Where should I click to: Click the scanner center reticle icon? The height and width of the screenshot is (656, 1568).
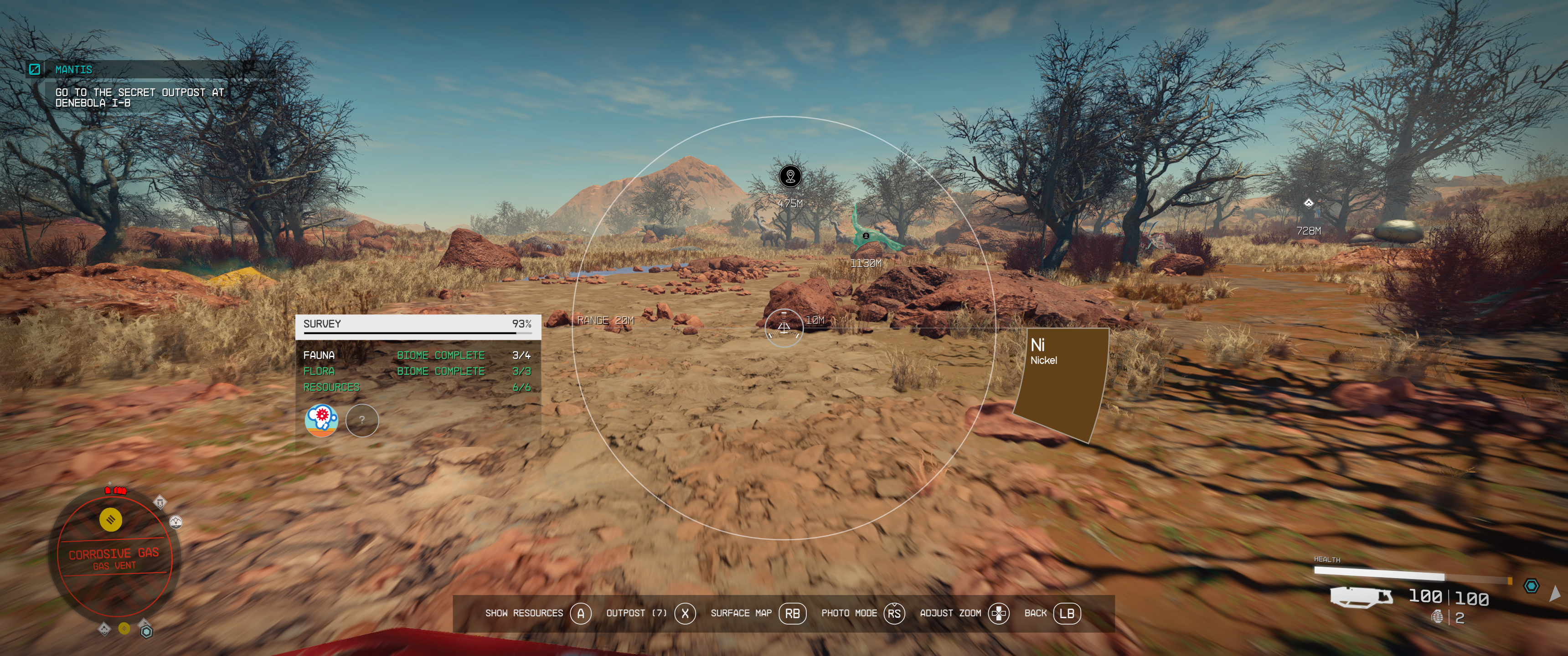784,328
